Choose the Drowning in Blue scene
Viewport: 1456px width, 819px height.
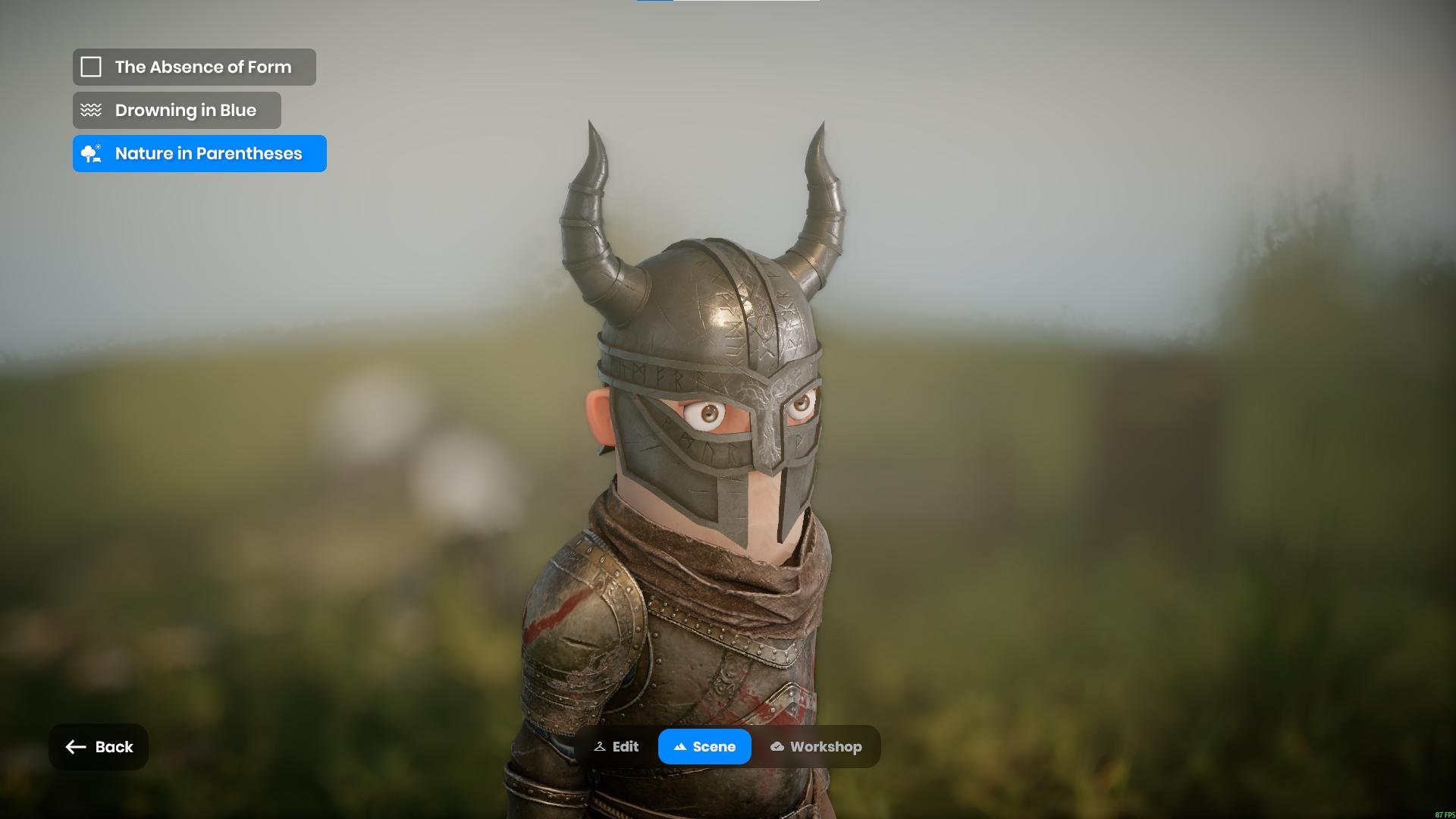pyautogui.click(x=177, y=111)
